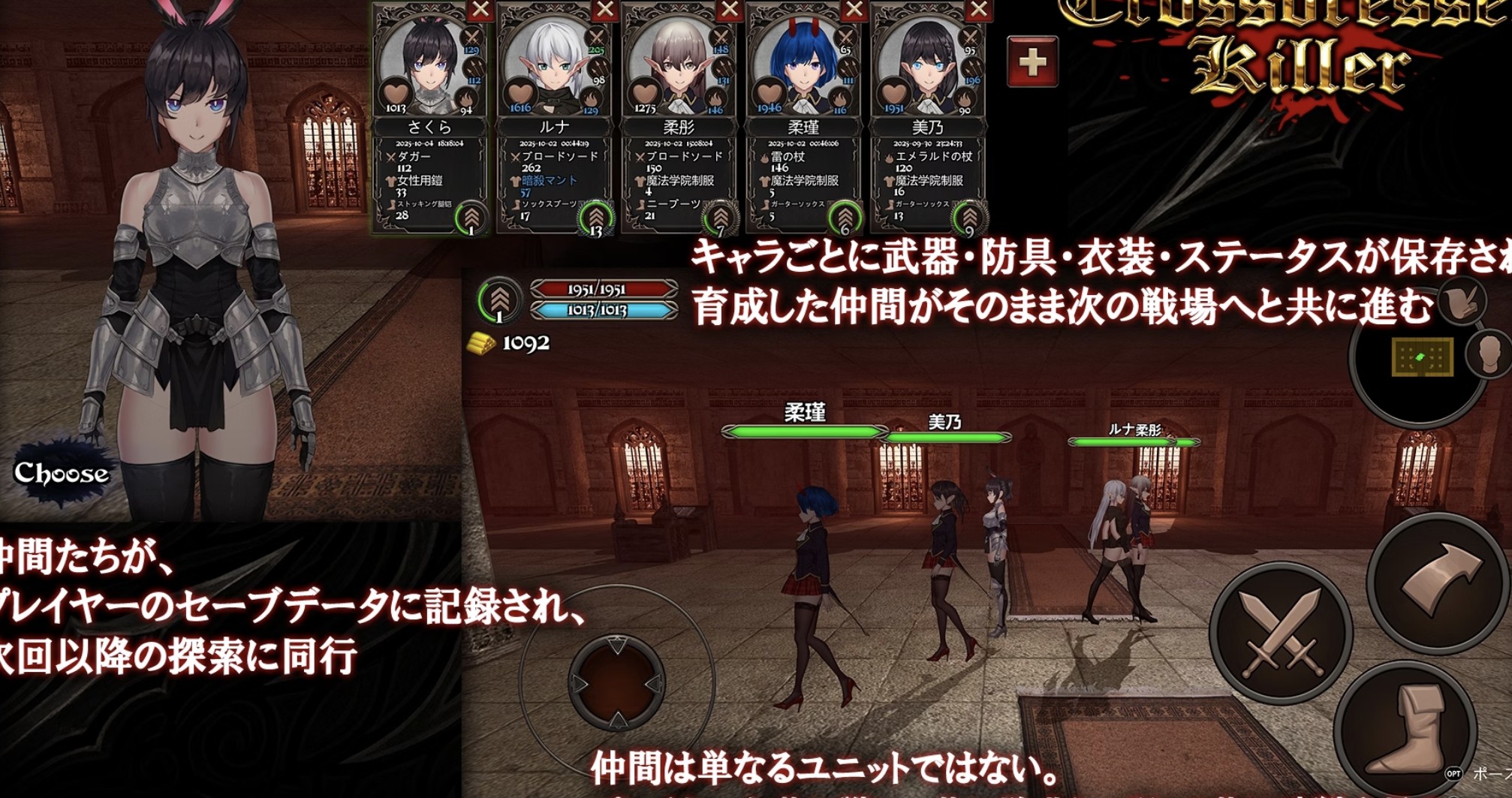Open the head profile icon
Screen dimensions: 1512x798
[x=1491, y=354]
